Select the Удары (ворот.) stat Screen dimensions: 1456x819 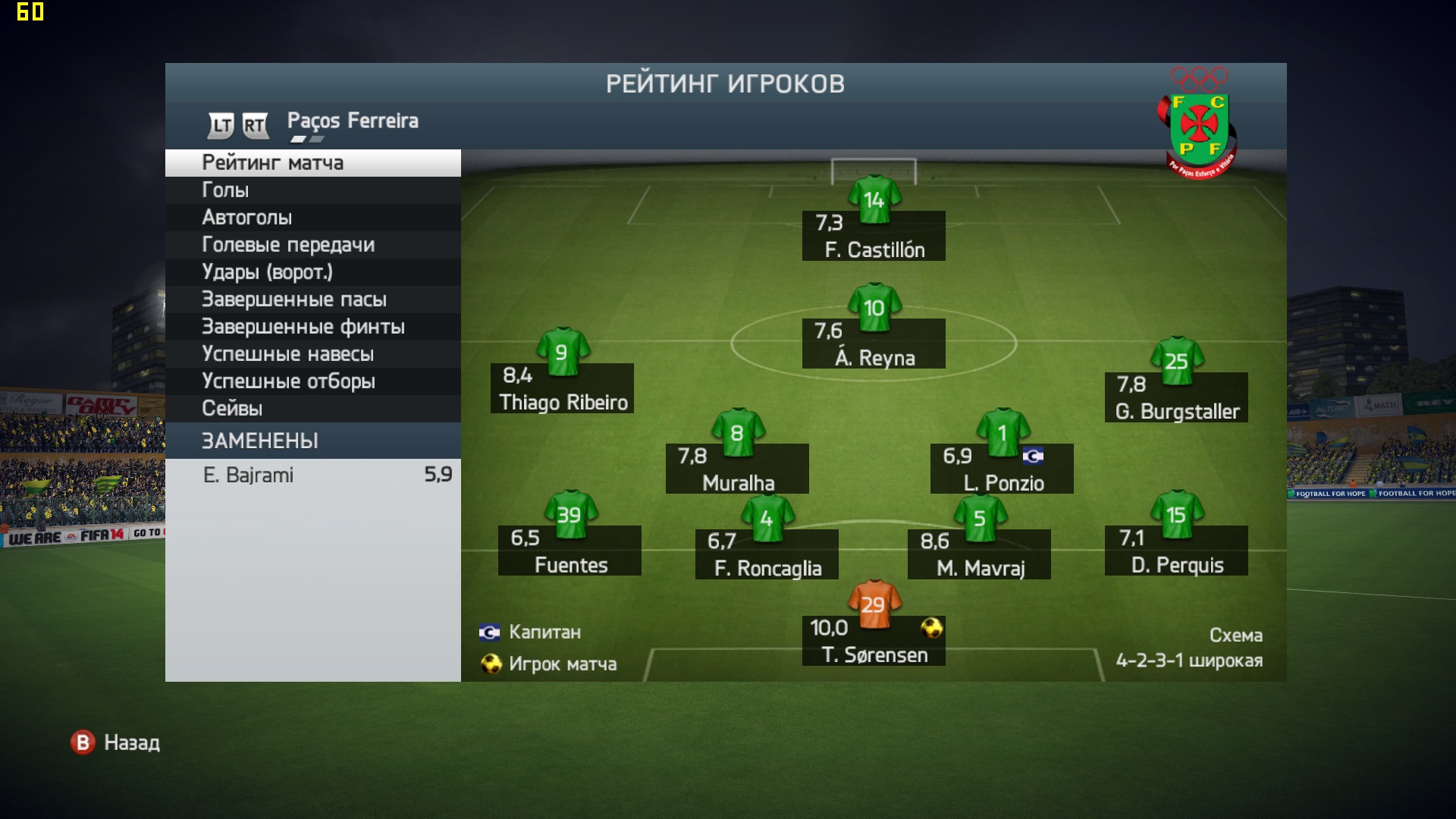[x=312, y=272]
